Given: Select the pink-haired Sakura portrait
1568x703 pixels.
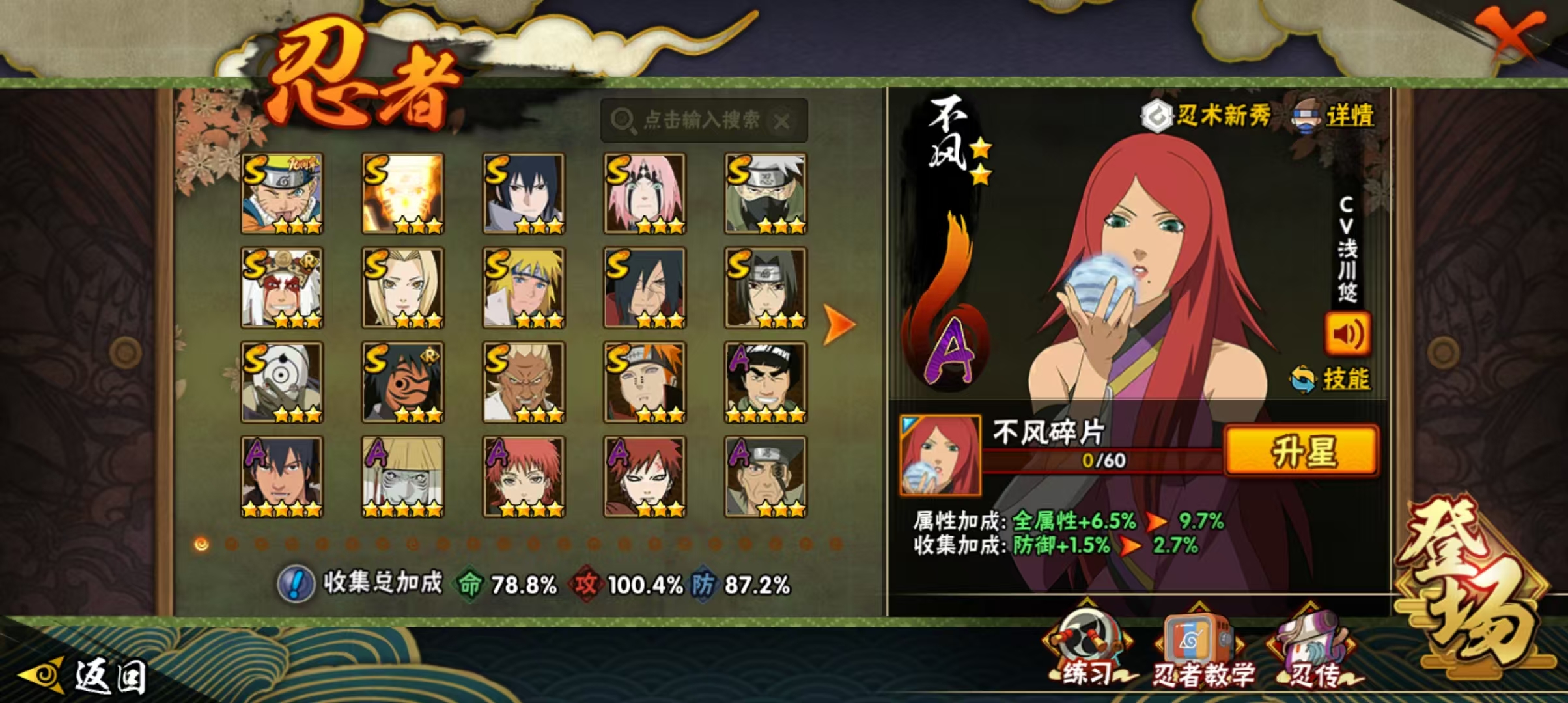Looking at the screenshot, I should click(x=645, y=193).
